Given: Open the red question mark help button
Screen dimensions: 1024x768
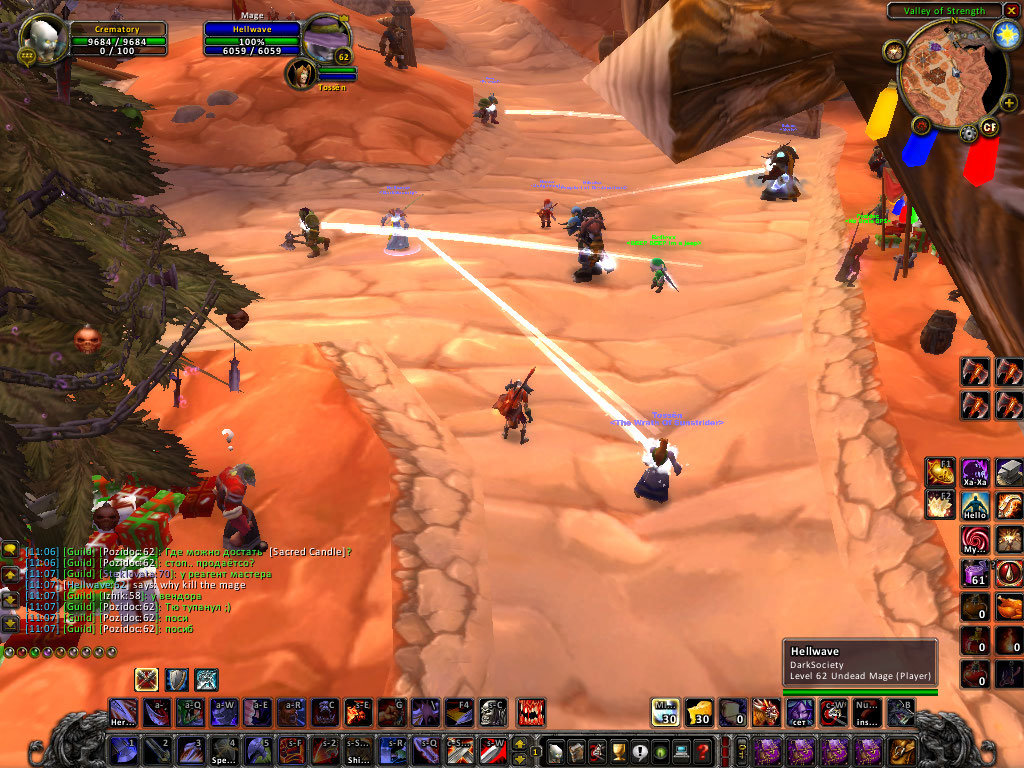Looking at the screenshot, I should 703,750.
